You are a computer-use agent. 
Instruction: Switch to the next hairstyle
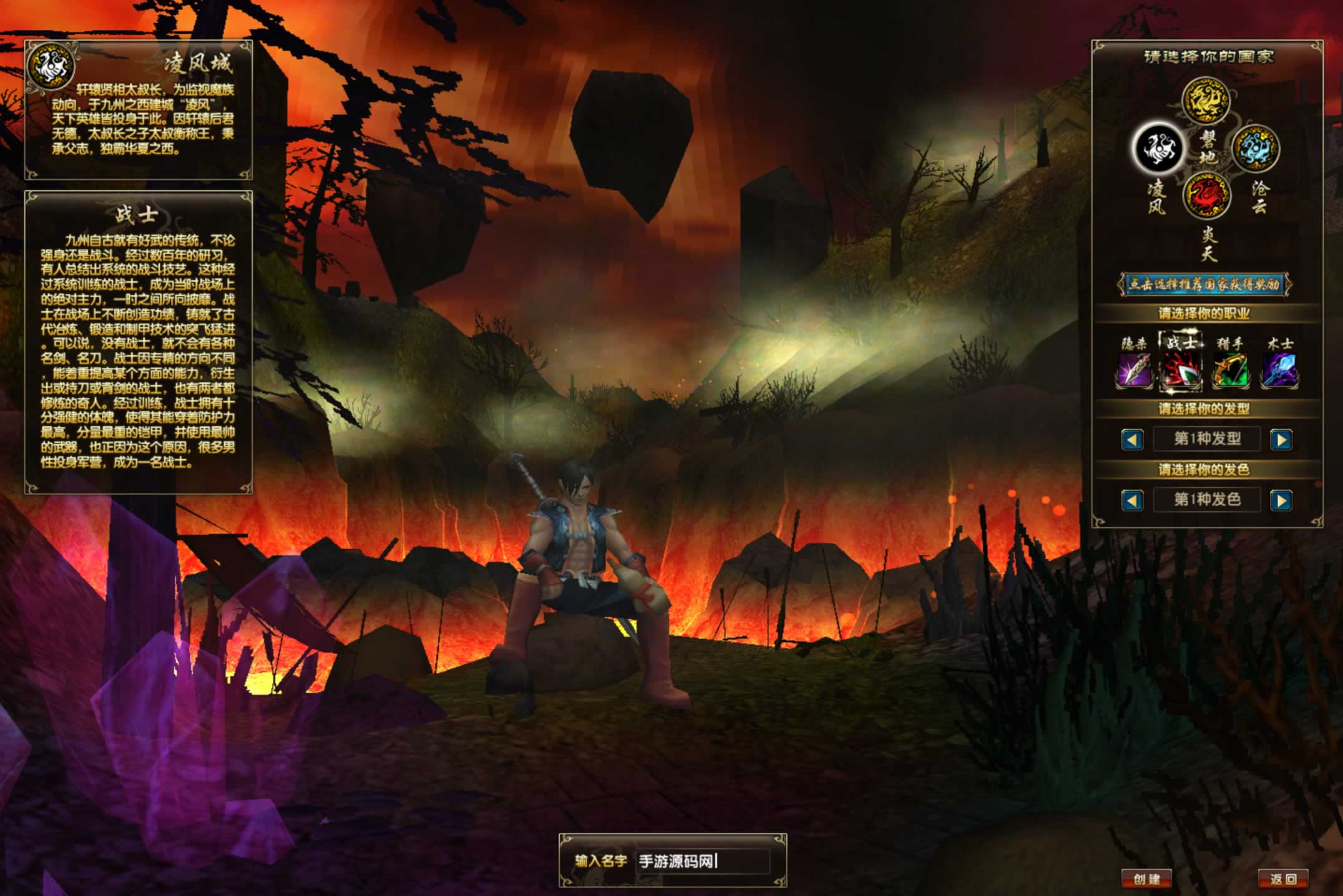[x=1281, y=440]
